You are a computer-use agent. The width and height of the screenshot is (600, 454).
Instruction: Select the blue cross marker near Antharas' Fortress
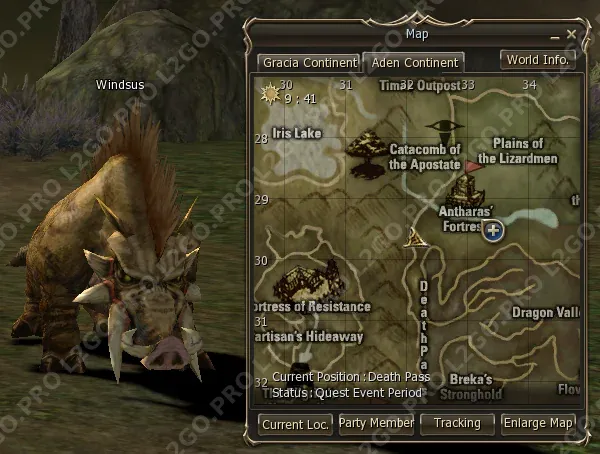(493, 231)
